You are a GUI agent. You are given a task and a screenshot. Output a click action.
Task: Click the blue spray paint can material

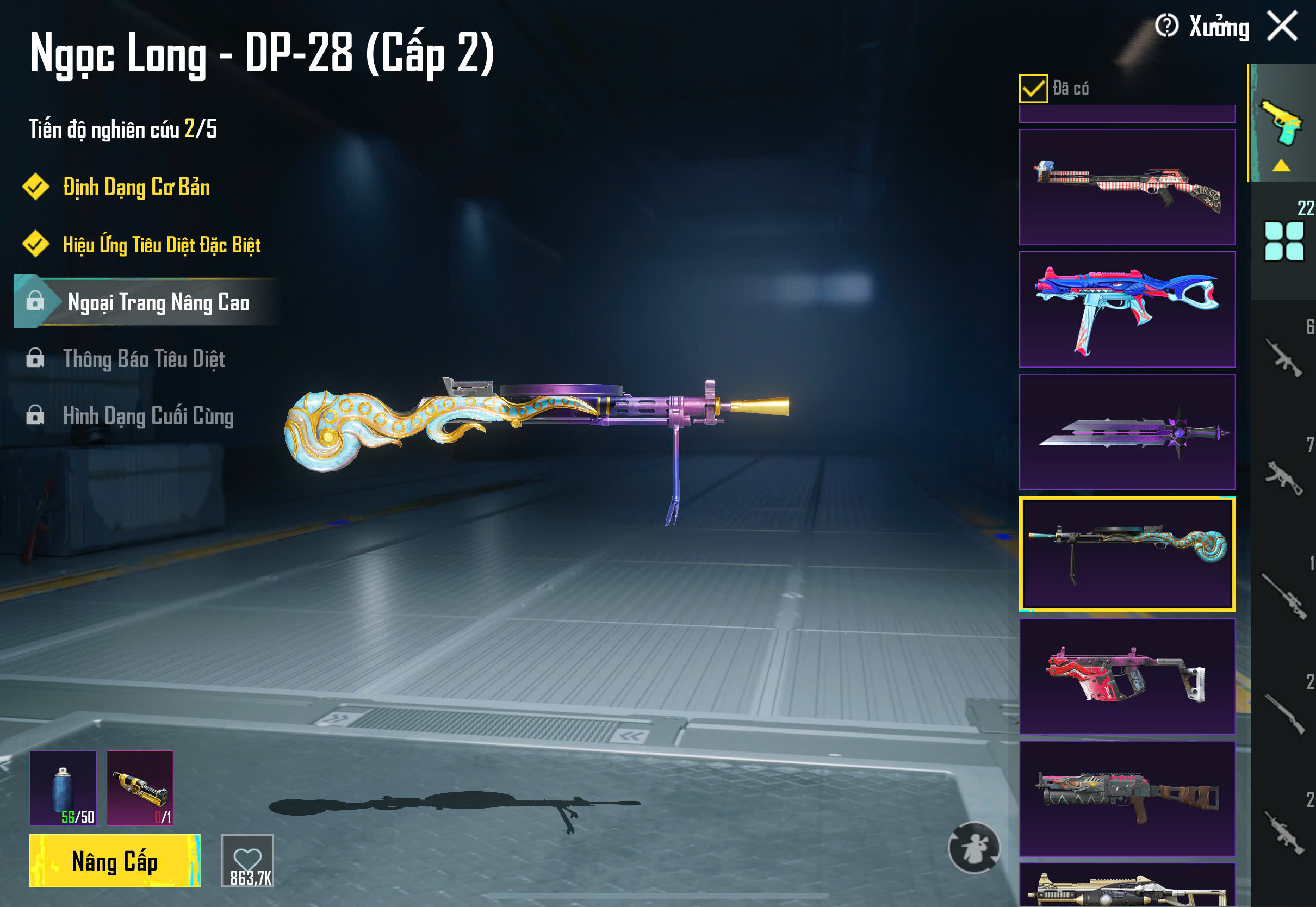click(63, 788)
